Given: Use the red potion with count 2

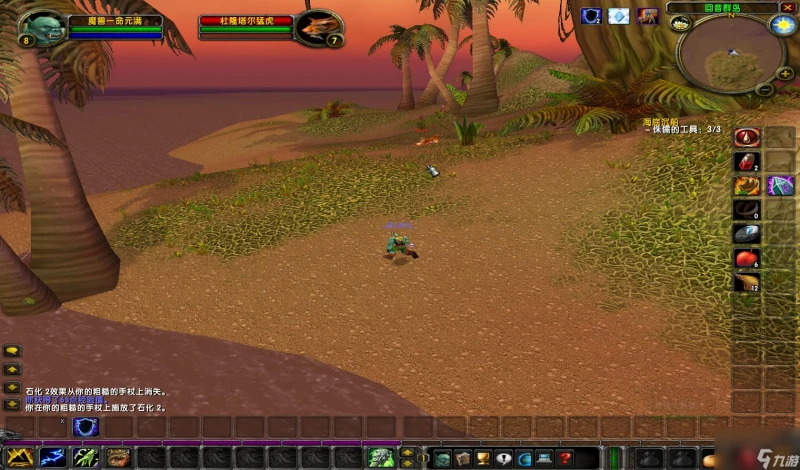Looking at the screenshot, I should (x=746, y=161).
